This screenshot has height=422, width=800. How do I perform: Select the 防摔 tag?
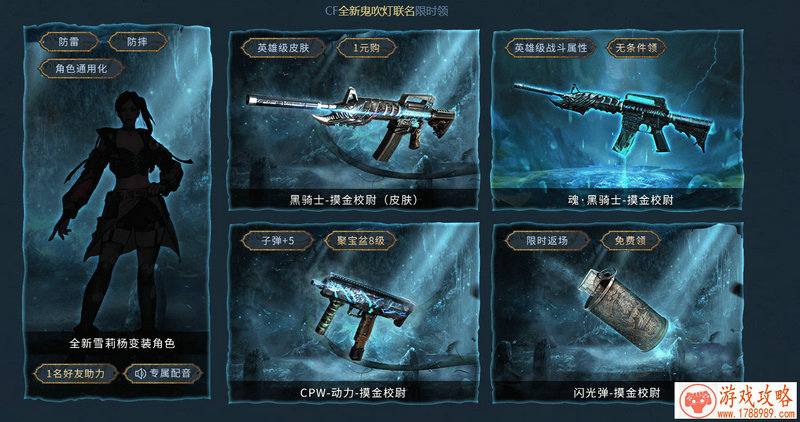tap(127, 42)
